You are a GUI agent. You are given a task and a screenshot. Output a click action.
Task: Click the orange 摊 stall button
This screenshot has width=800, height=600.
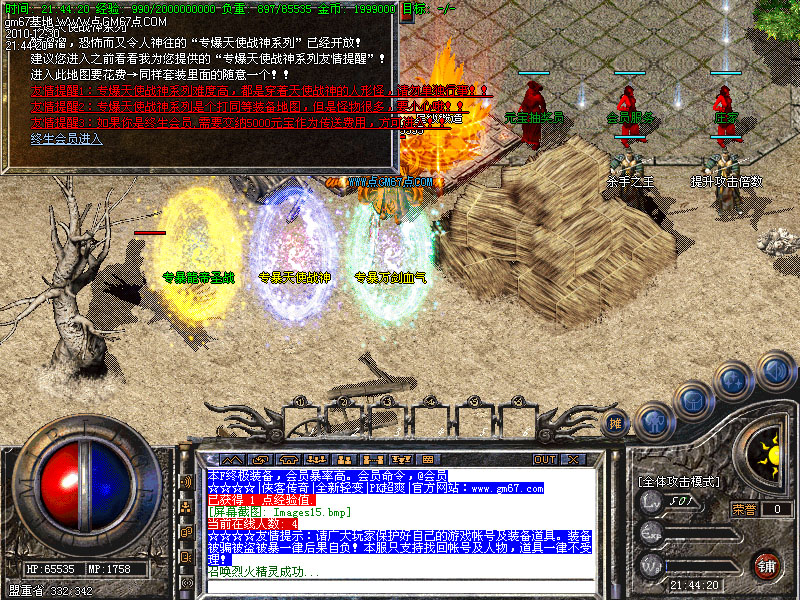coord(617,421)
